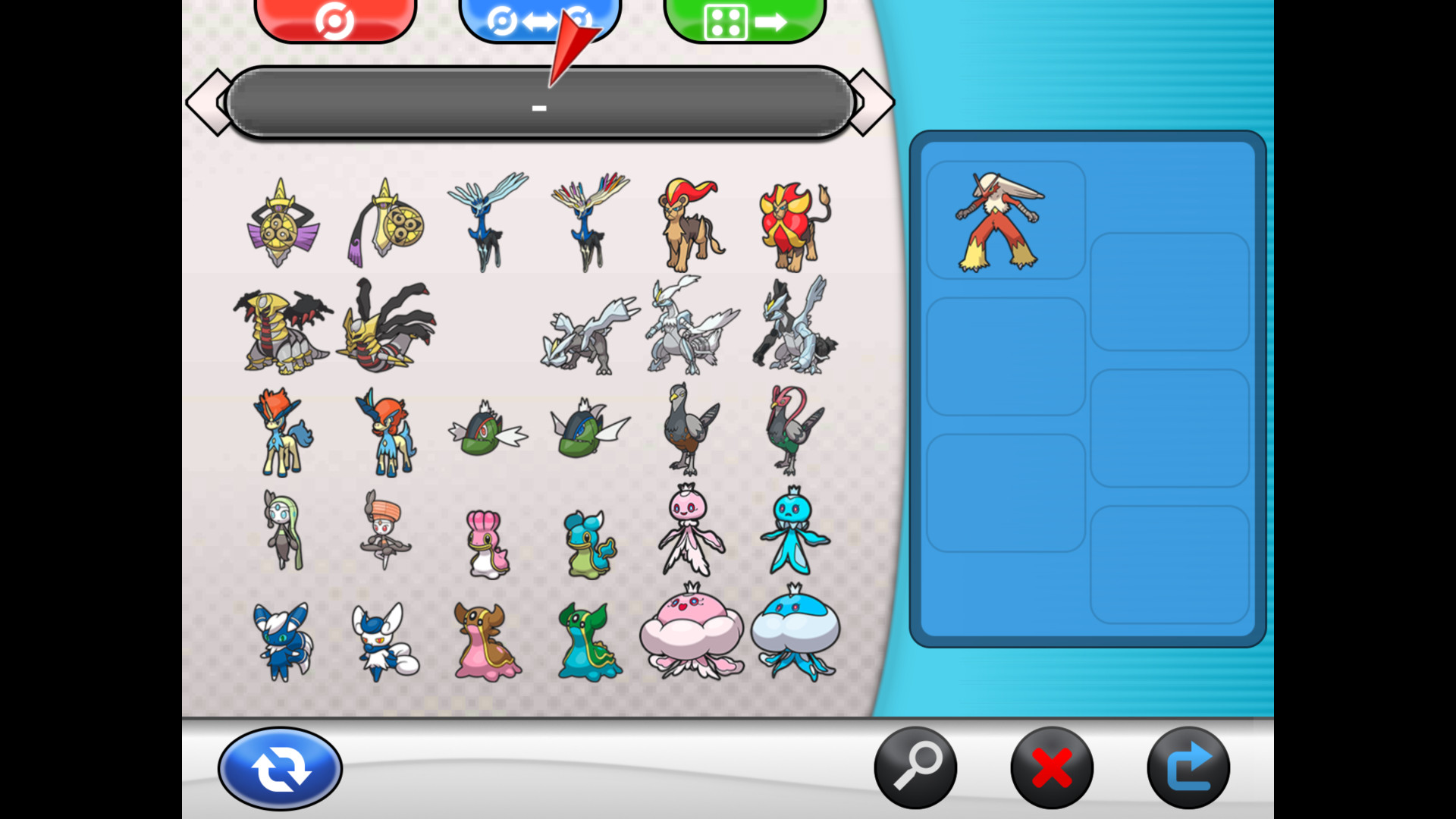Select the shiny Giratina sprite

pos(387,326)
